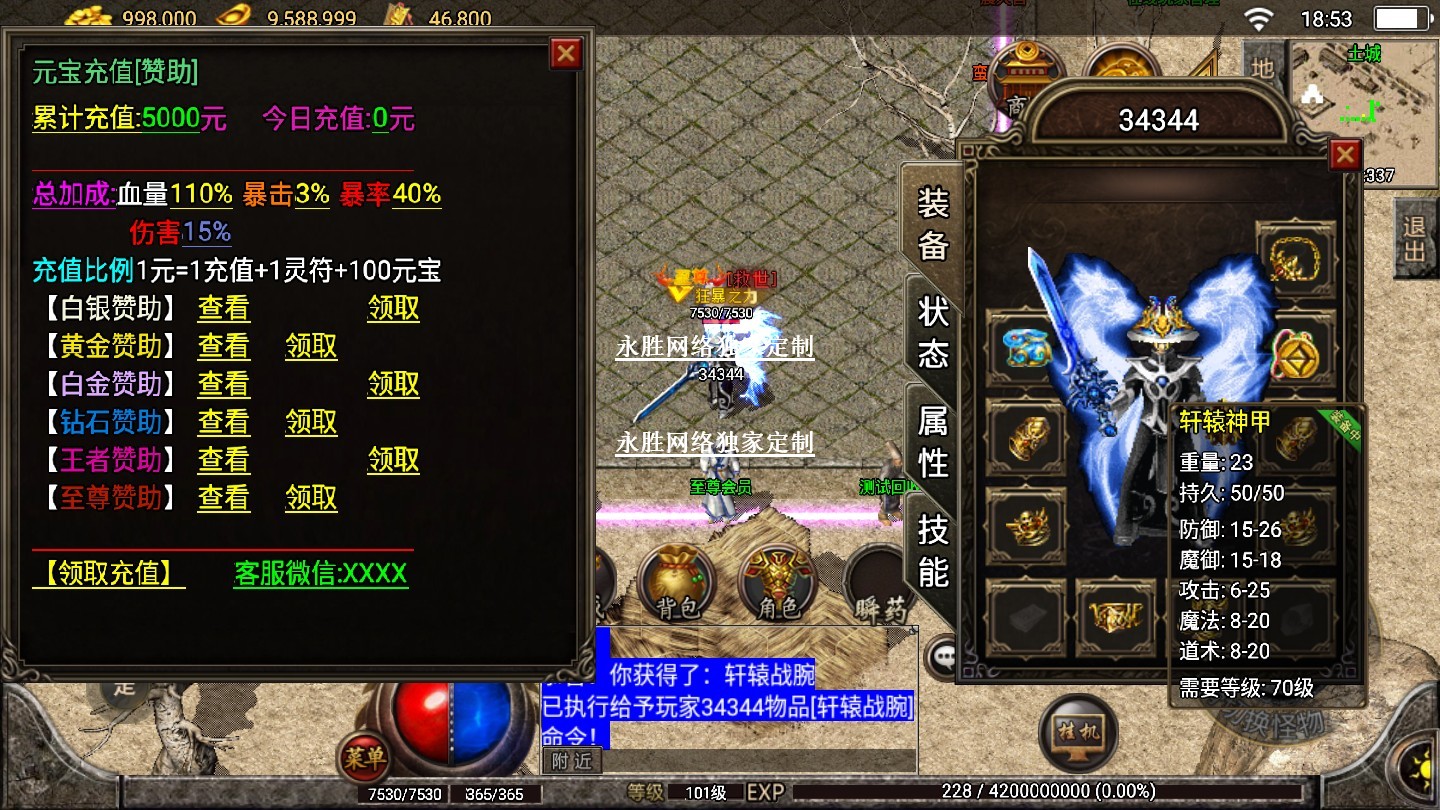Click the 领取充值 link
Screen dimensions: 1440x810
tap(108, 574)
